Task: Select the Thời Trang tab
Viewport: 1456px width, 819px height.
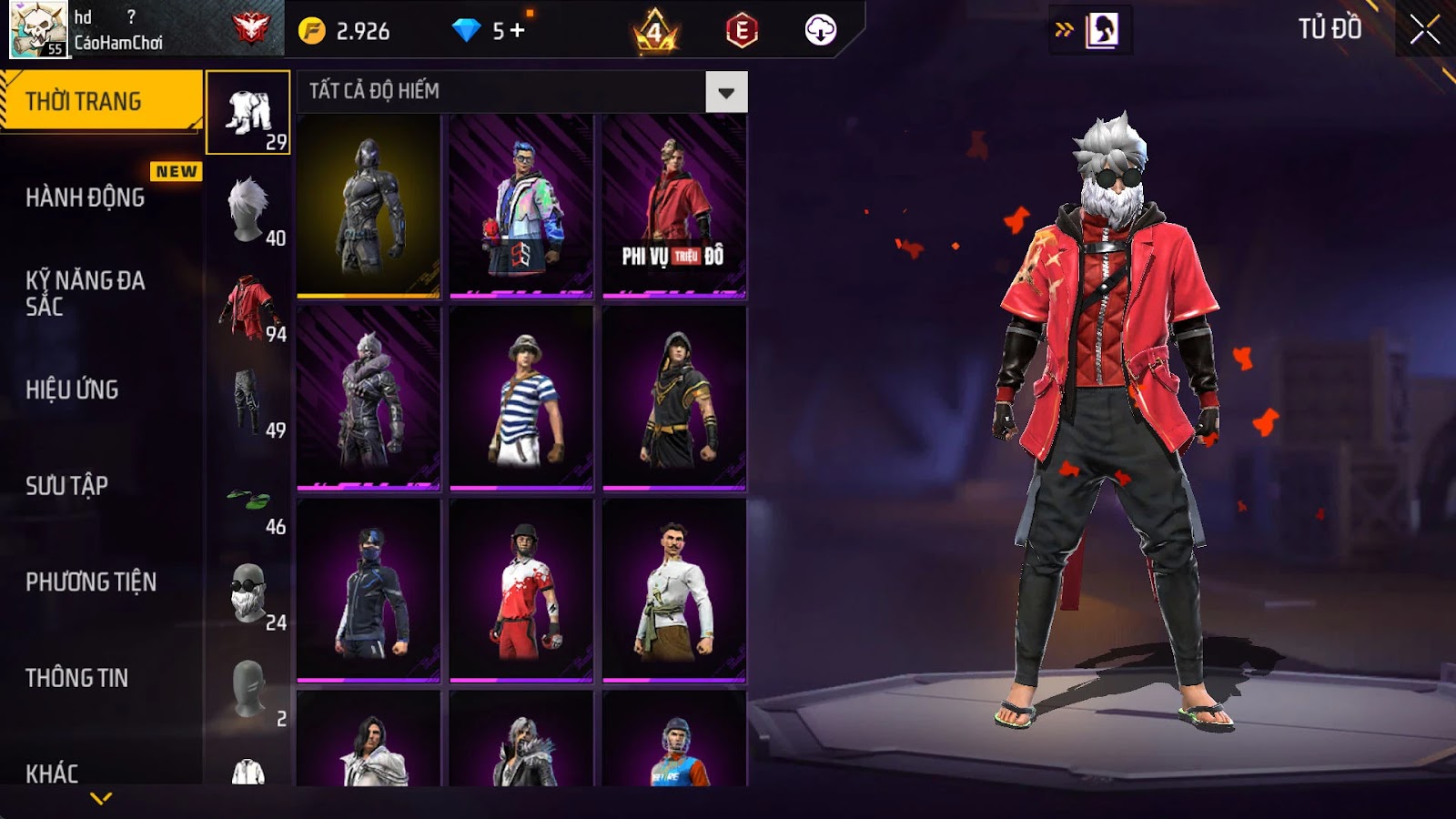Action: [100, 101]
